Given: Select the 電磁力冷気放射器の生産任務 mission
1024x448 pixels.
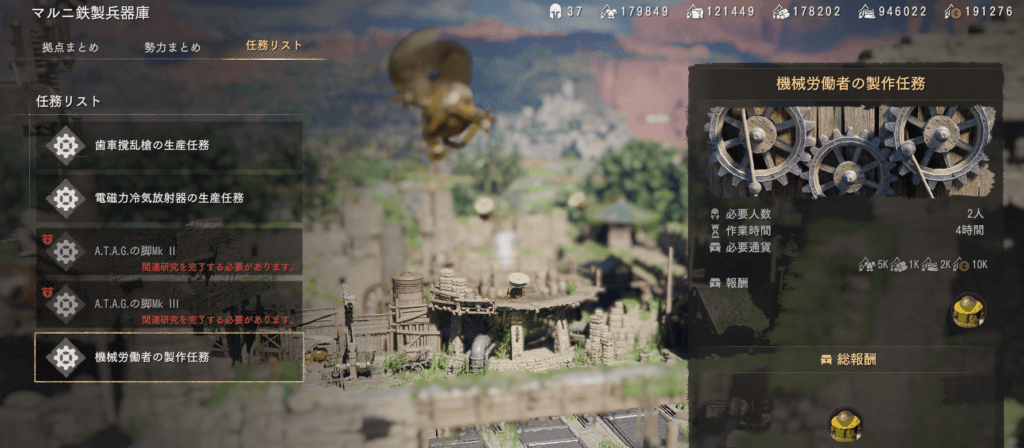Looking at the screenshot, I should [168, 198].
